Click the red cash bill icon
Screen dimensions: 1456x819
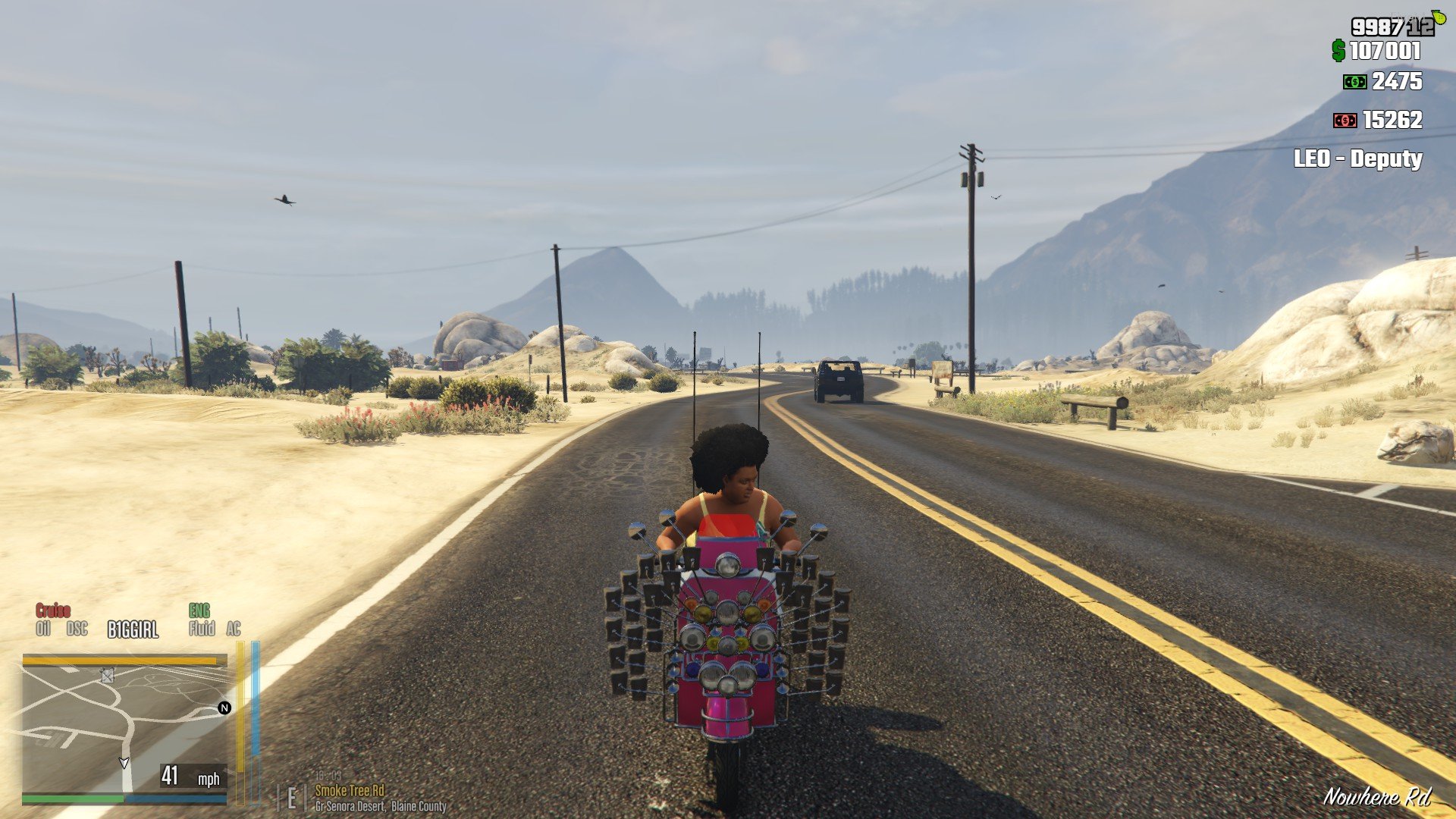[1345, 121]
